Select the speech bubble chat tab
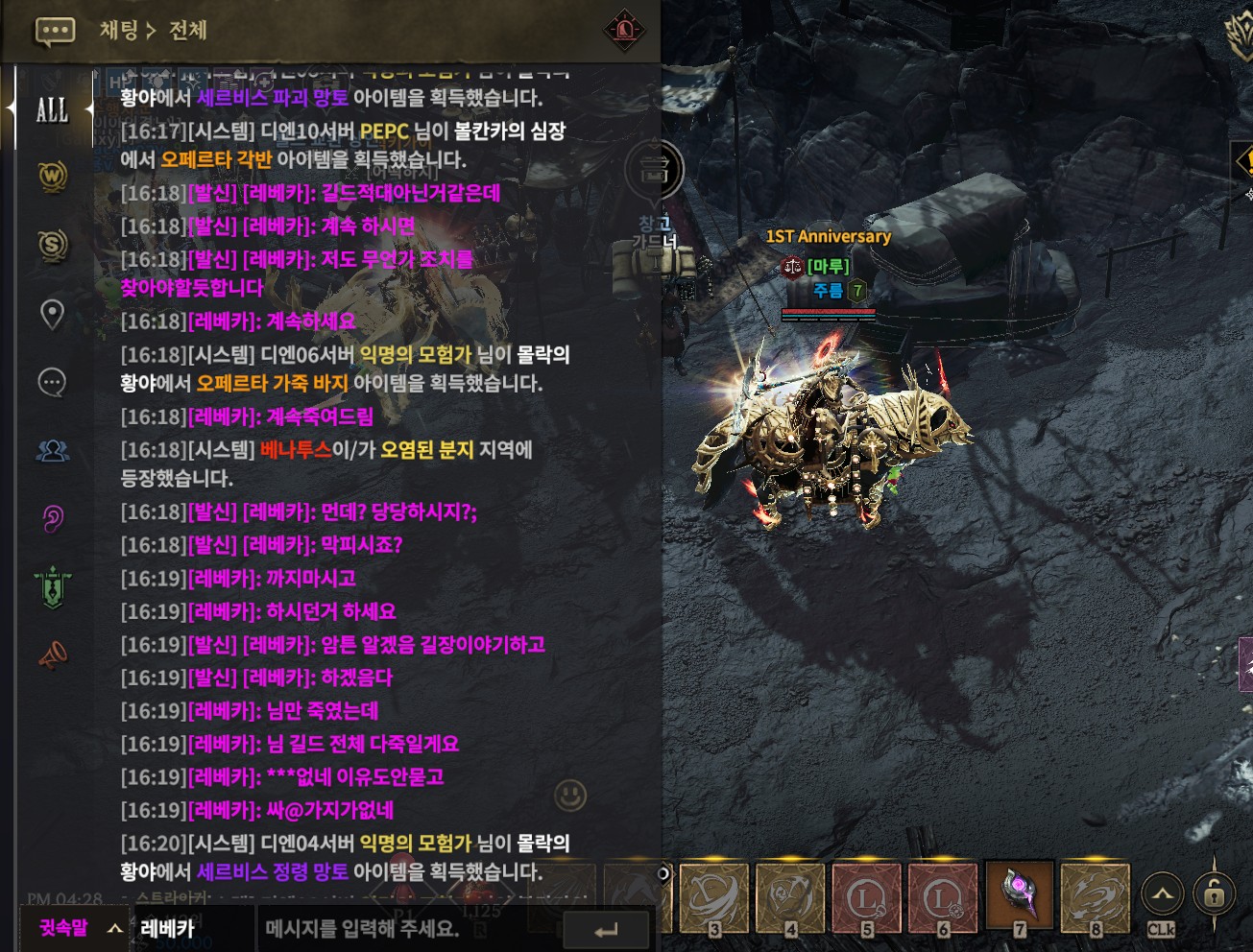This screenshot has height=952, width=1253. click(52, 382)
